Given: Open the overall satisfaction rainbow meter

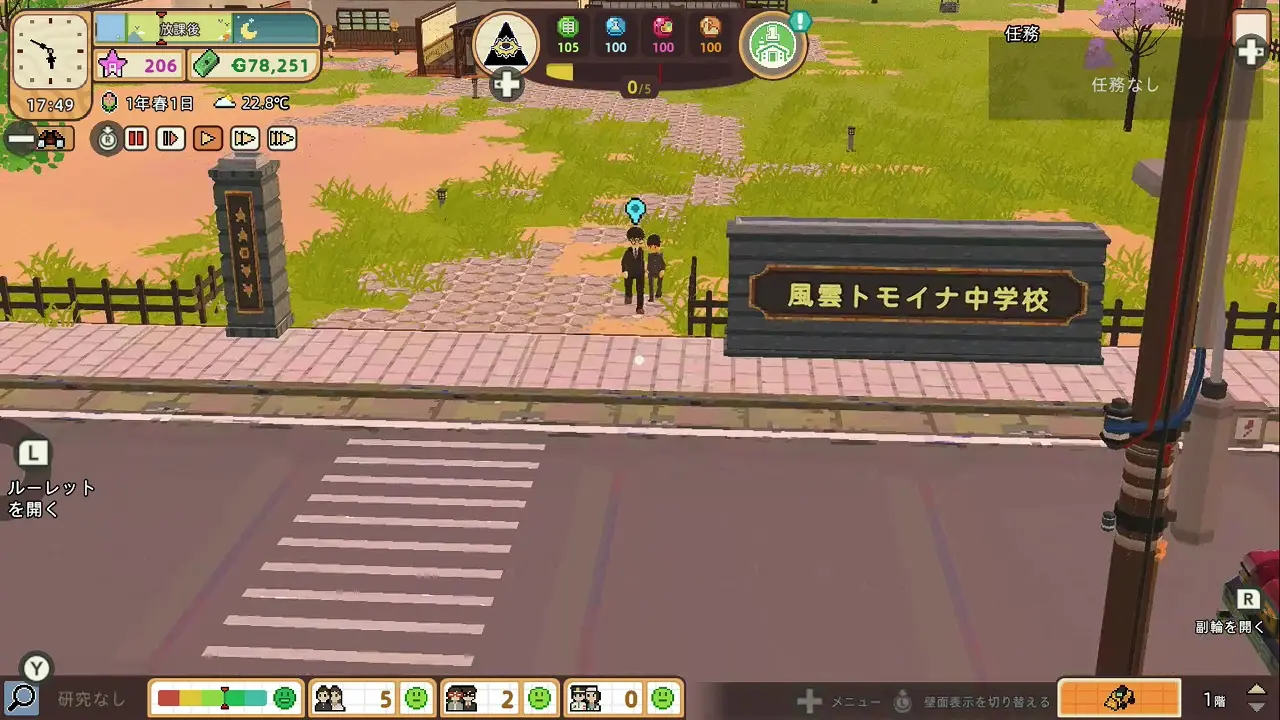Looking at the screenshot, I should click(x=226, y=698).
